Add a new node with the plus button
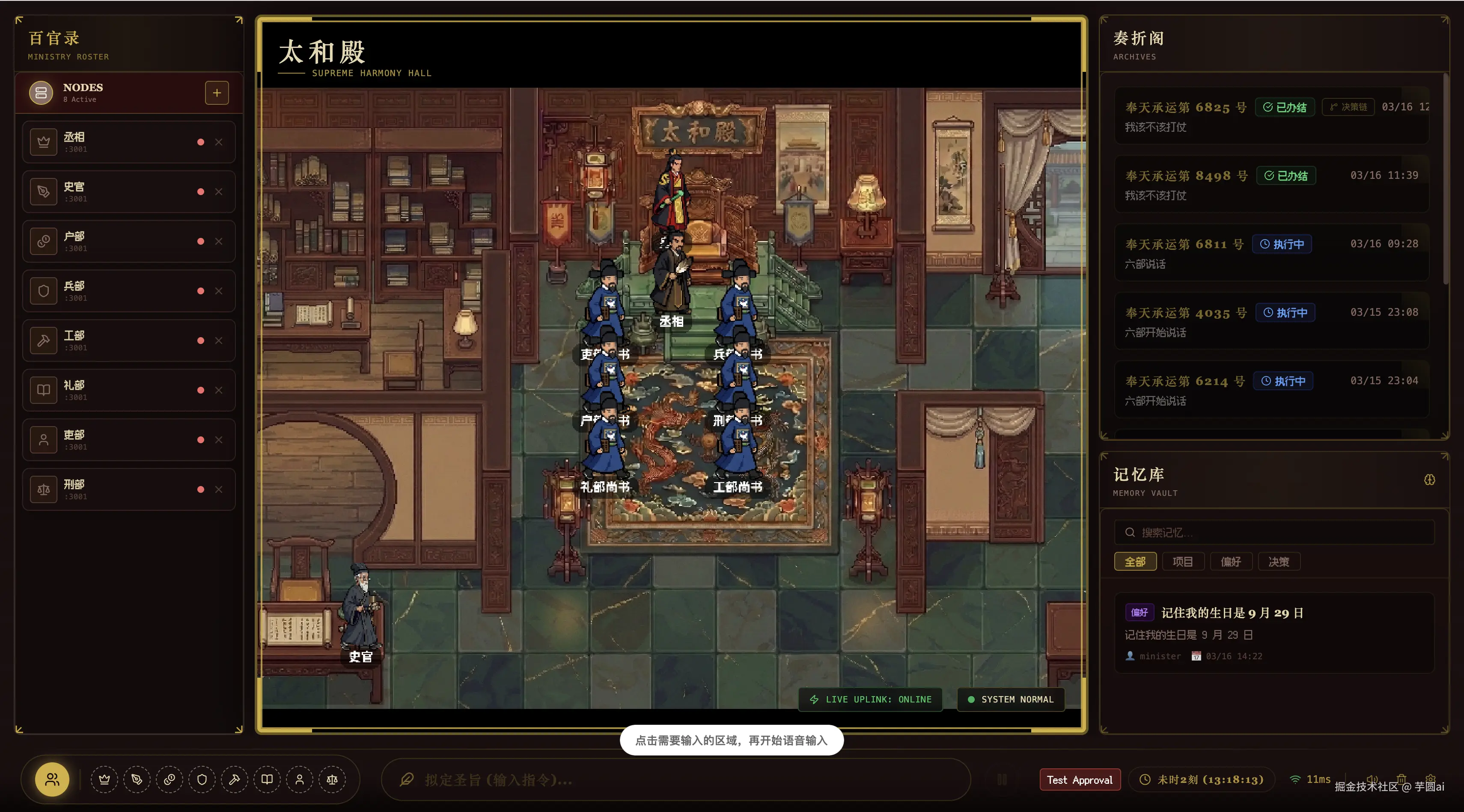The height and width of the screenshot is (812, 1464). pyautogui.click(x=216, y=92)
